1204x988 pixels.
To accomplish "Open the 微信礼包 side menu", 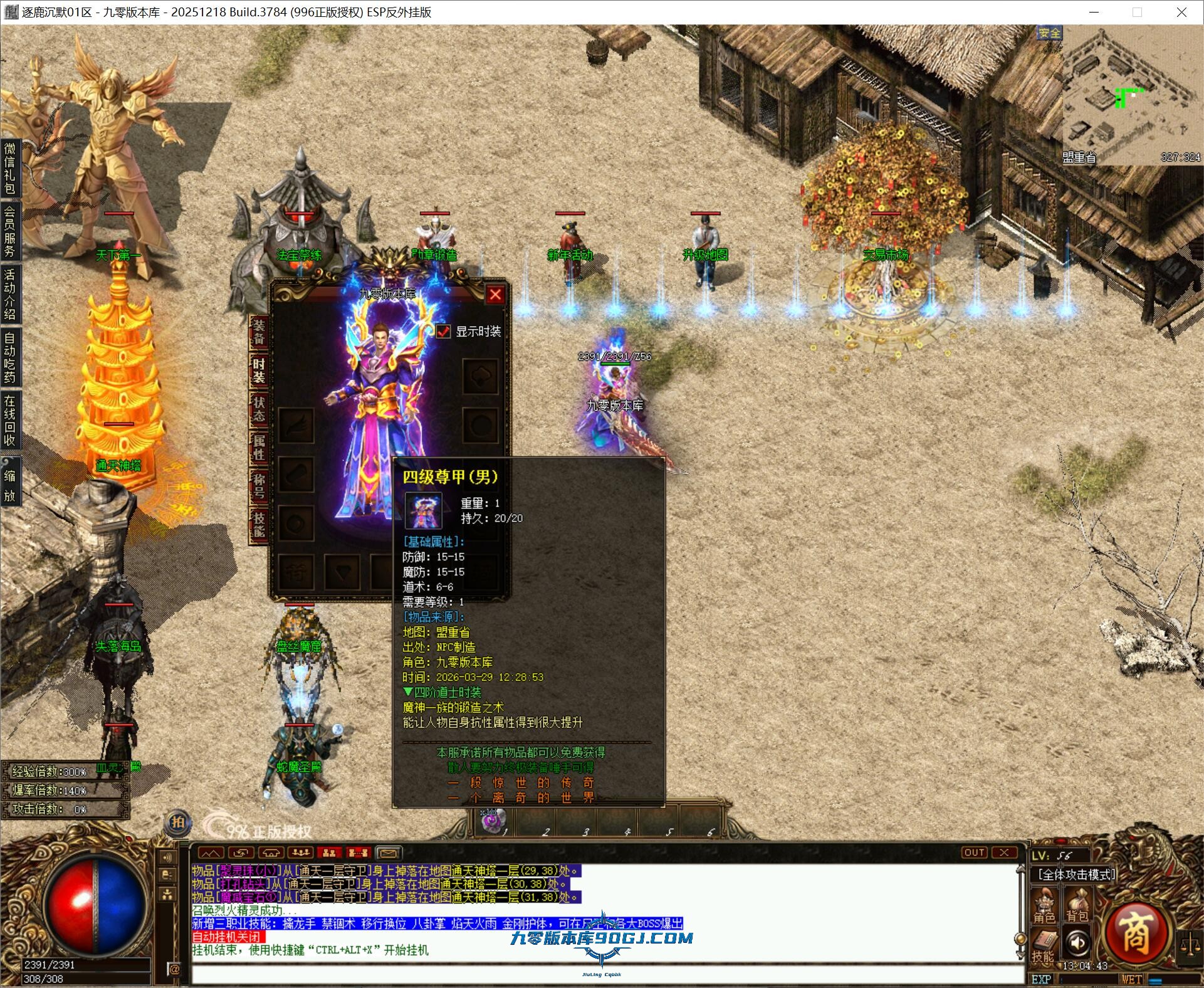I will tap(10, 168).
